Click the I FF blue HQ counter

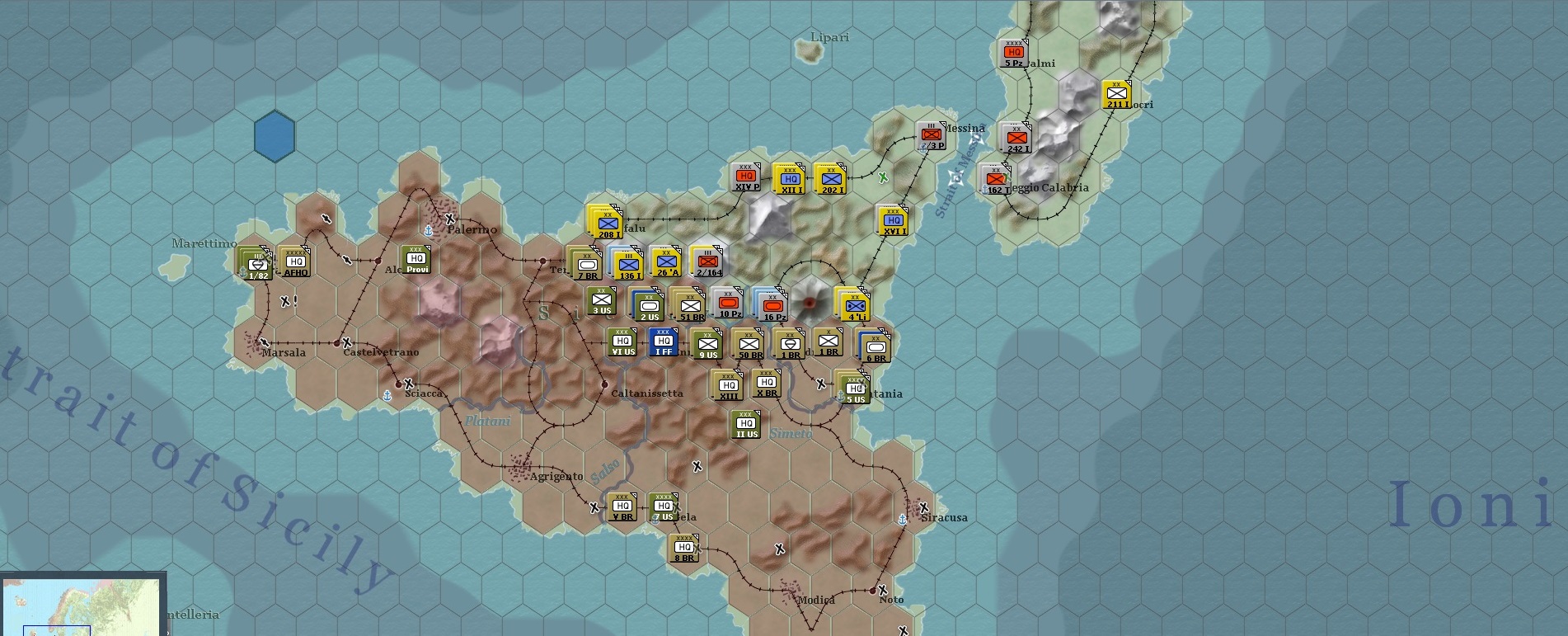point(664,341)
